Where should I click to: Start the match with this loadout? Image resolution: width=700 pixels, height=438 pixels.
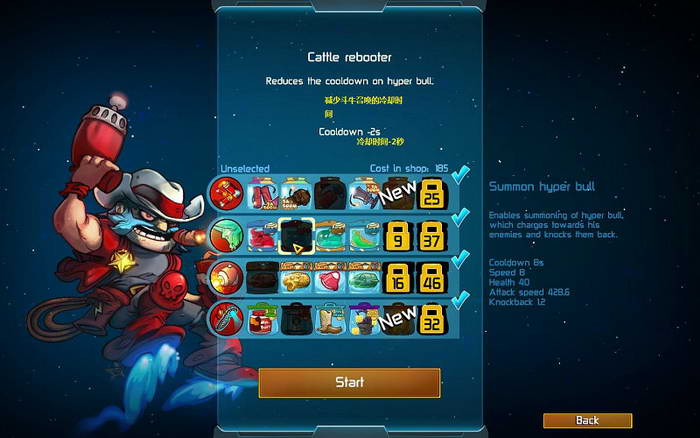(349, 382)
